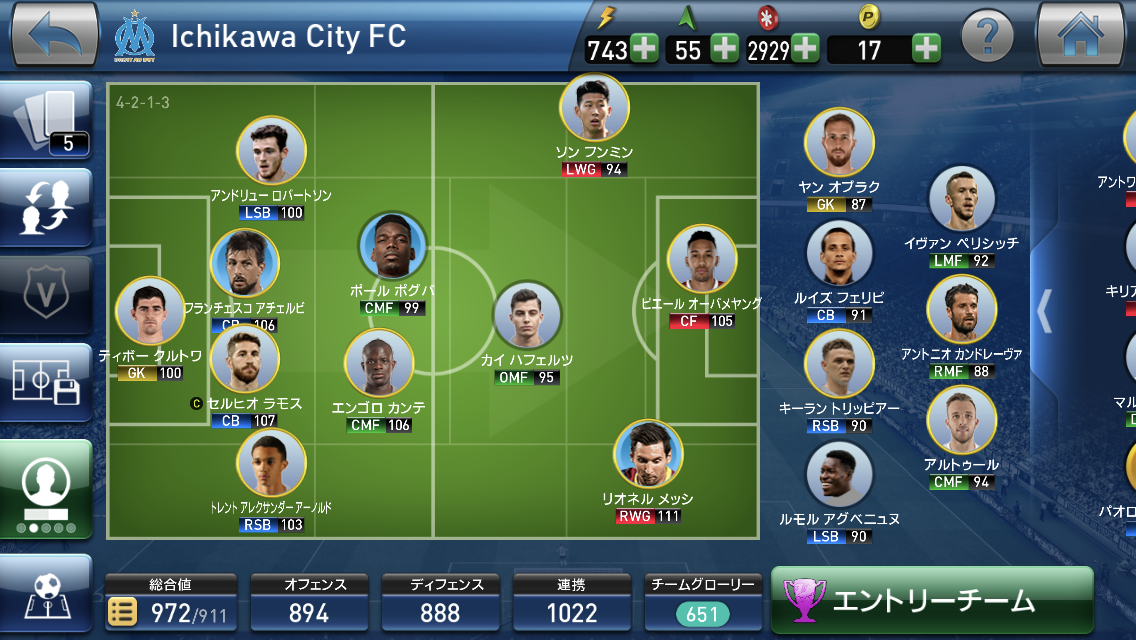Select CF ピエール オーバメヤング

pos(702,260)
